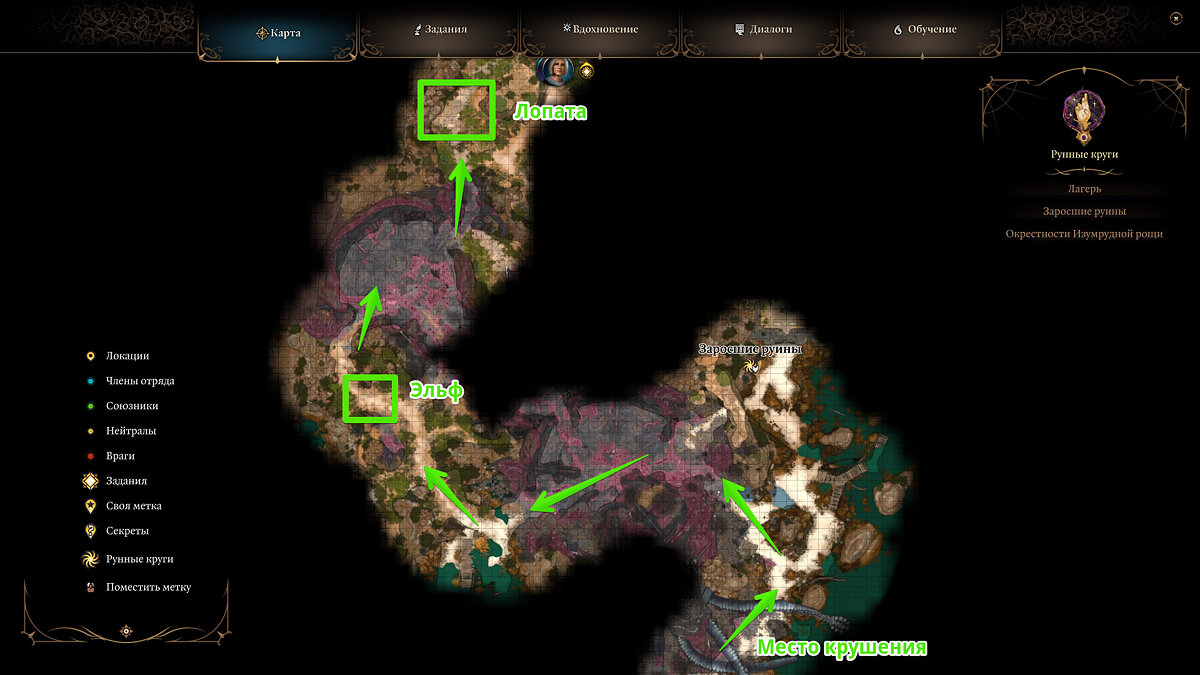This screenshot has width=1200, height=675.
Task: Open the Задания tab
Action: point(441,30)
